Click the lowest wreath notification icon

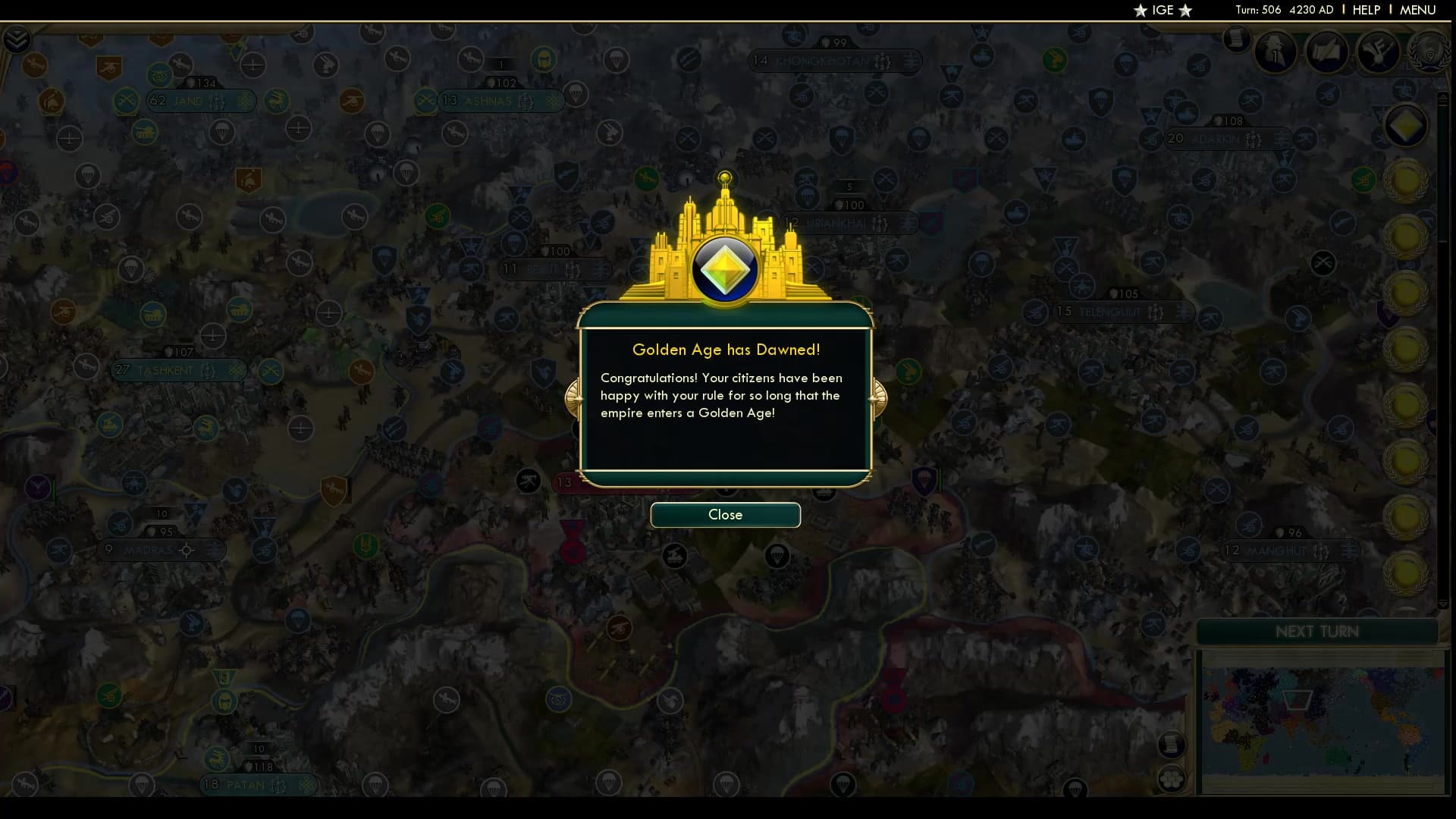tap(1405, 573)
